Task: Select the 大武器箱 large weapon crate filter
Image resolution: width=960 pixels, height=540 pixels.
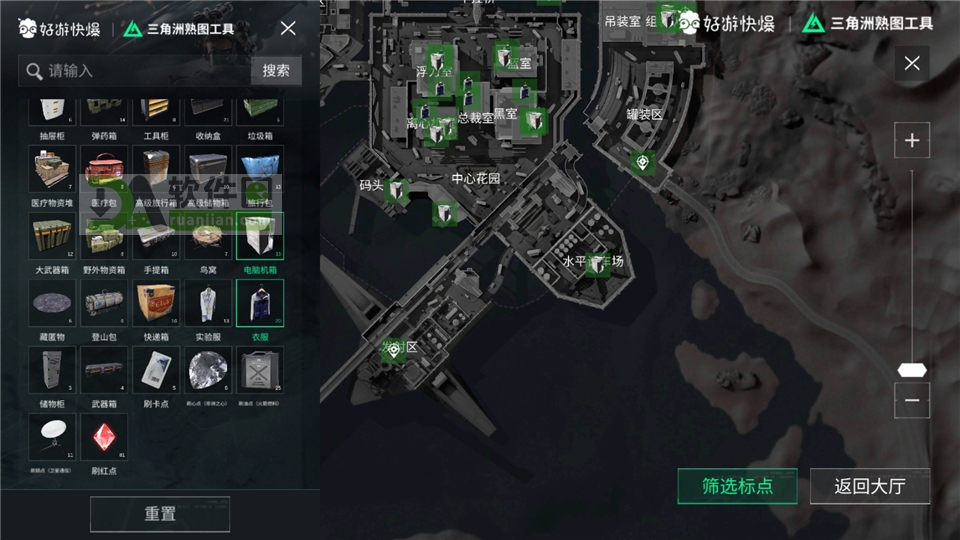Action: (x=52, y=237)
